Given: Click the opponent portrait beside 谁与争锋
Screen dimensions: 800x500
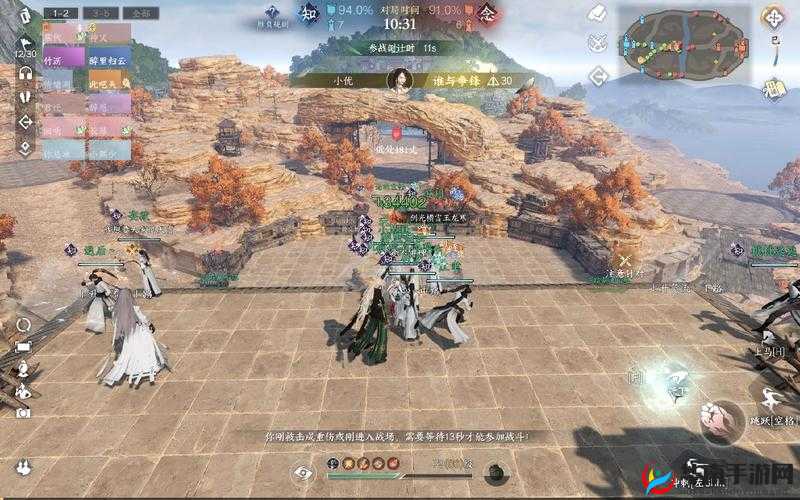Looking at the screenshot, I should pos(399,80).
